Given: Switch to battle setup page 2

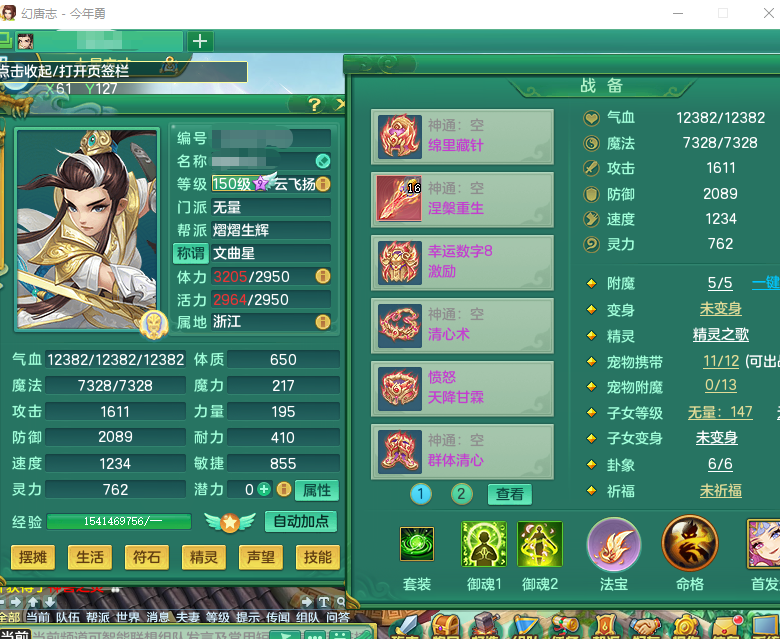Looking at the screenshot, I should tap(461, 494).
